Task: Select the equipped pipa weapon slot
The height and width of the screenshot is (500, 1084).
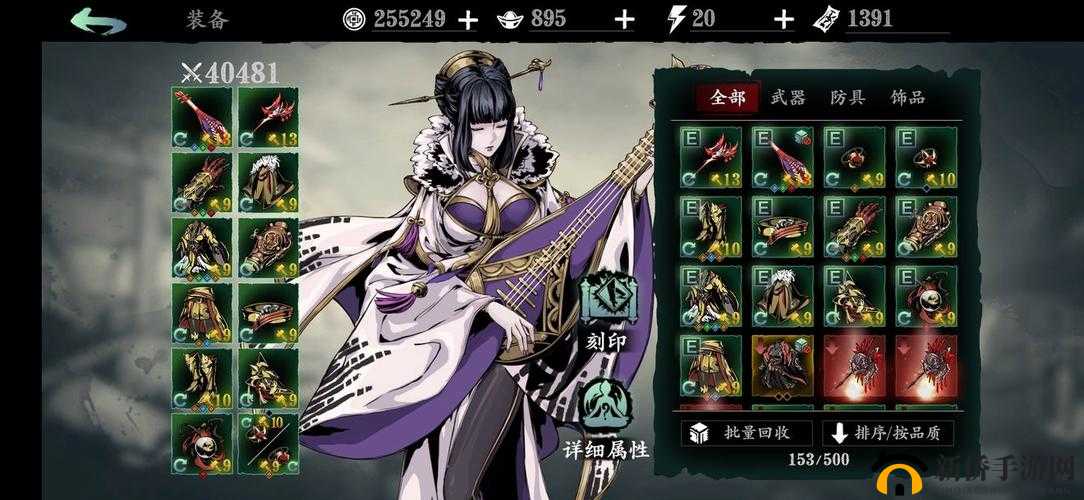Action: click(201, 117)
